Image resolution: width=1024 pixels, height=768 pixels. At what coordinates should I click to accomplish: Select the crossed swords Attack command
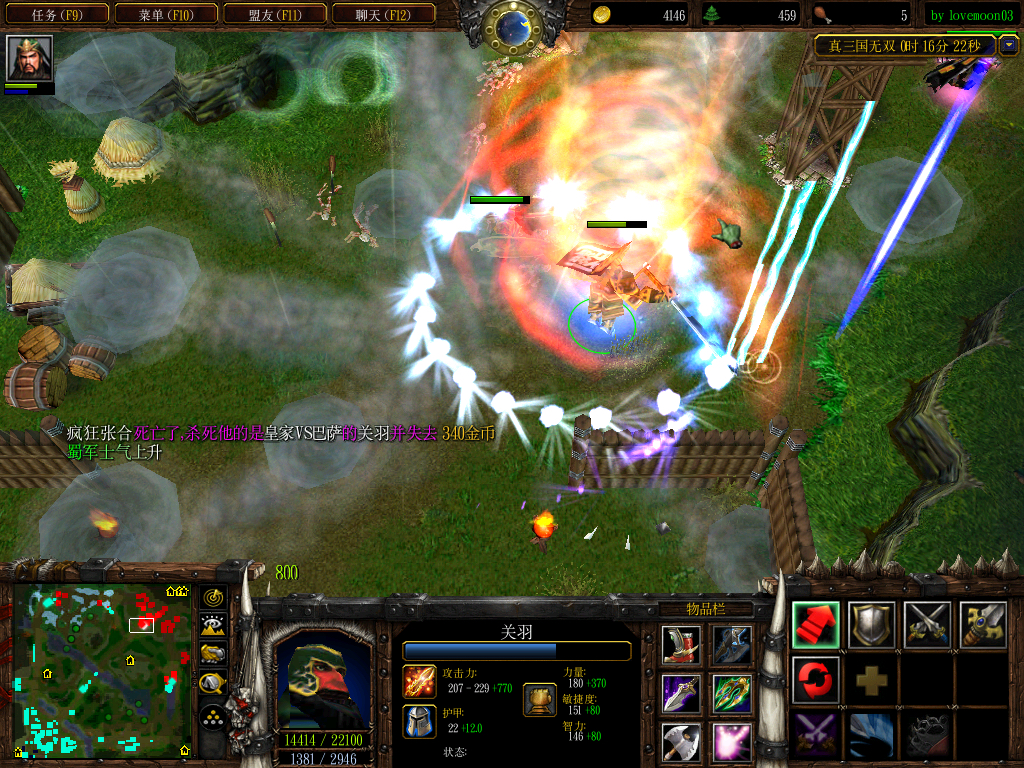pyautogui.click(x=927, y=625)
